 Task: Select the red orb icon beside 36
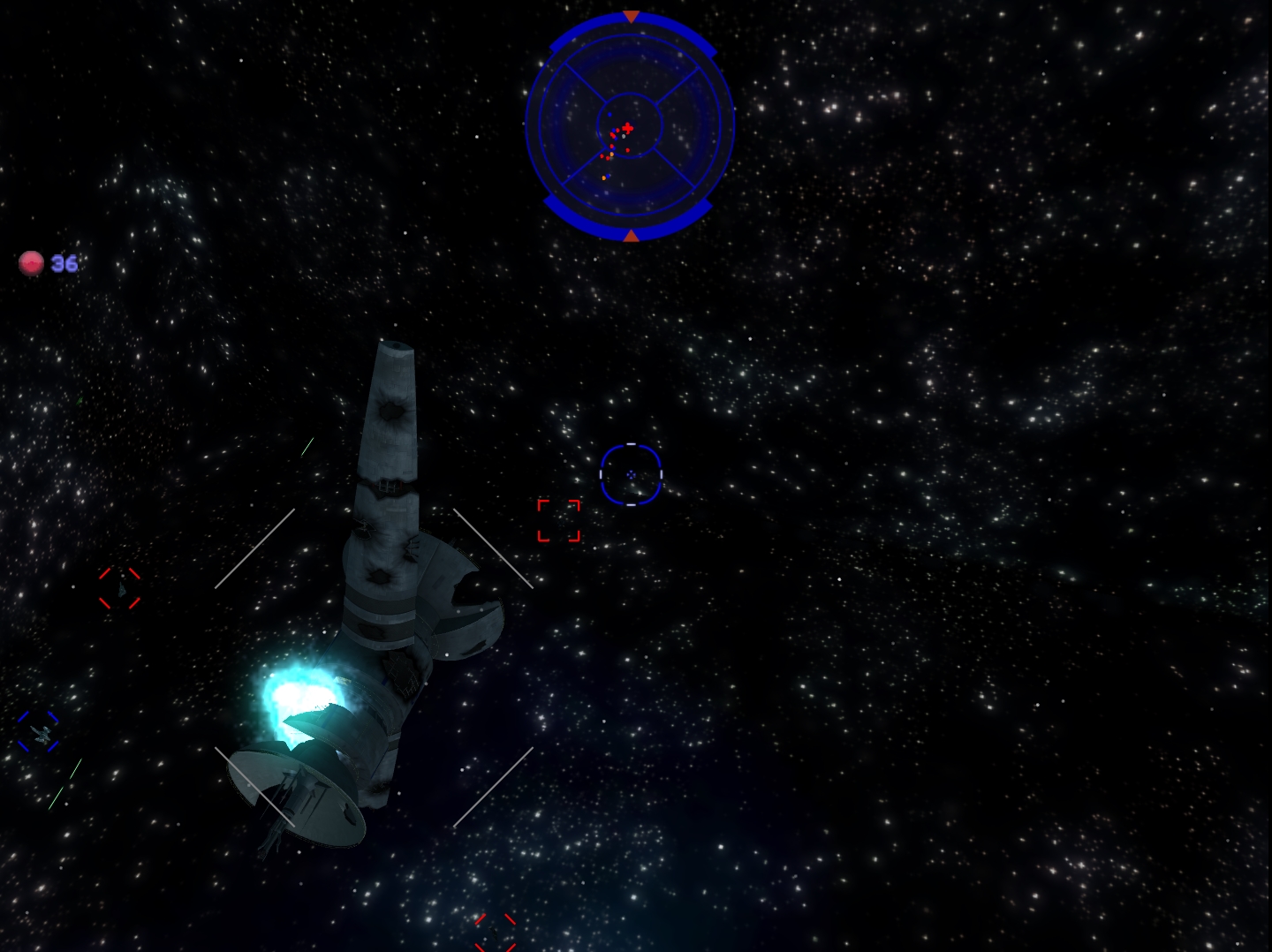click(x=32, y=263)
